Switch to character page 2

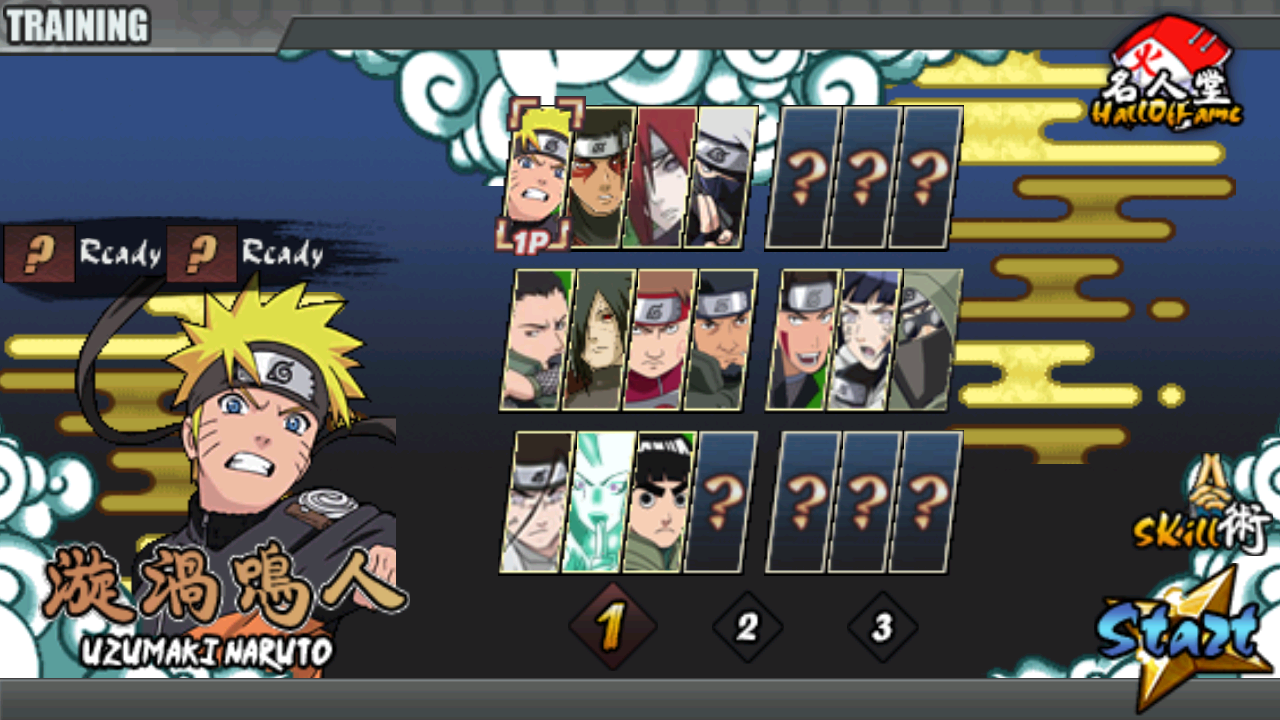(x=747, y=627)
